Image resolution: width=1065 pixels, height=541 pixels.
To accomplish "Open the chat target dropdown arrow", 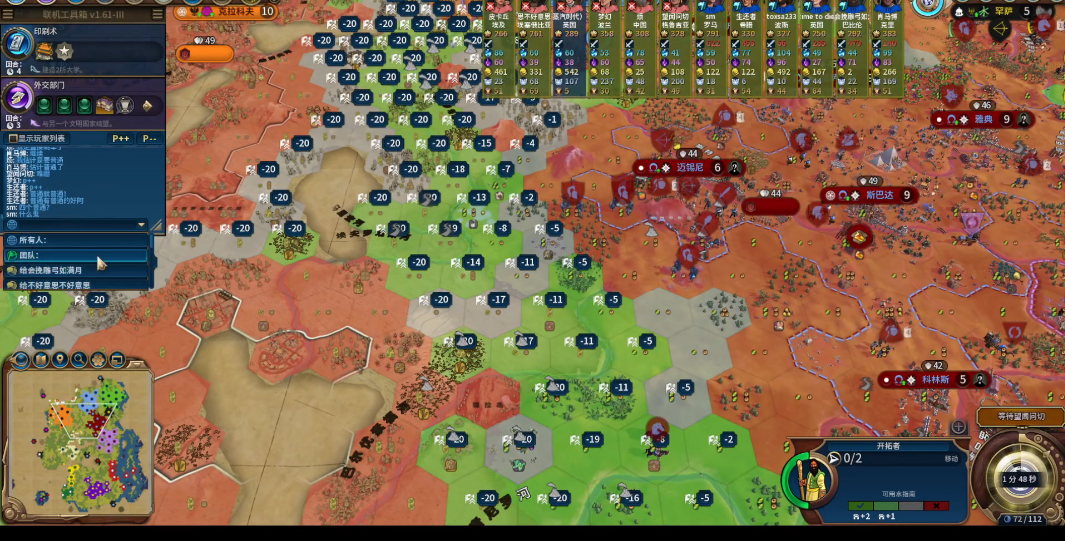I will [141, 225].
